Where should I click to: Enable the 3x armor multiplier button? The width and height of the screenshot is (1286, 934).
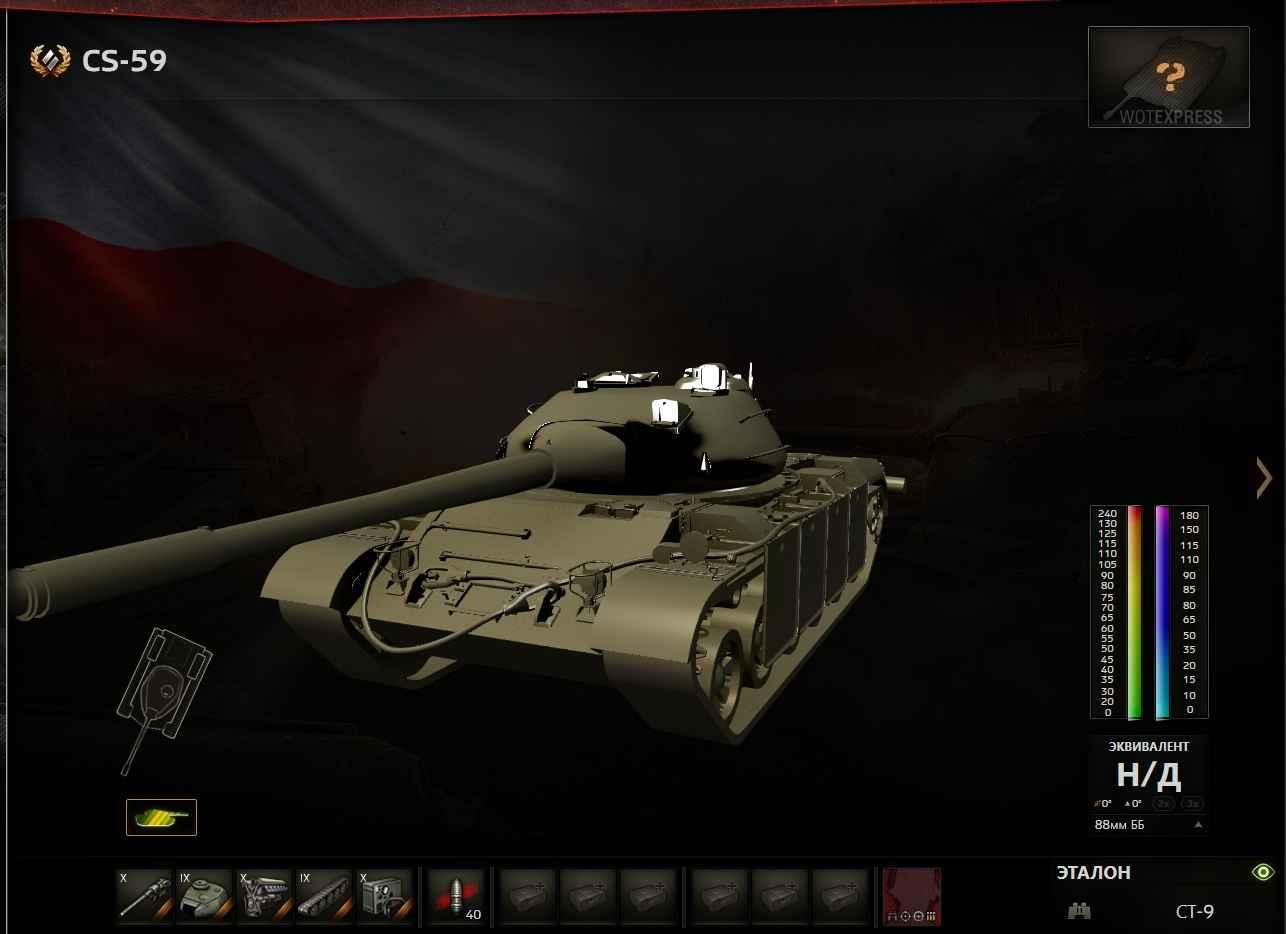pos(1191,803)
